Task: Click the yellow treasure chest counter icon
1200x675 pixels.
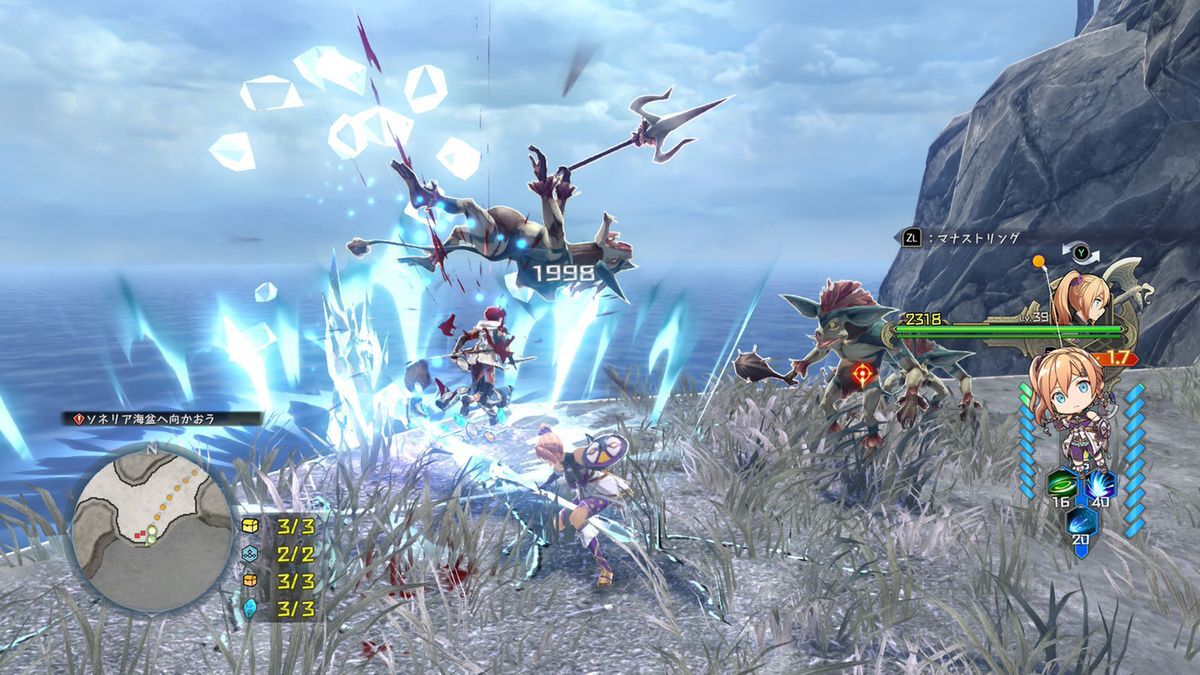Action: coord(250,526)
